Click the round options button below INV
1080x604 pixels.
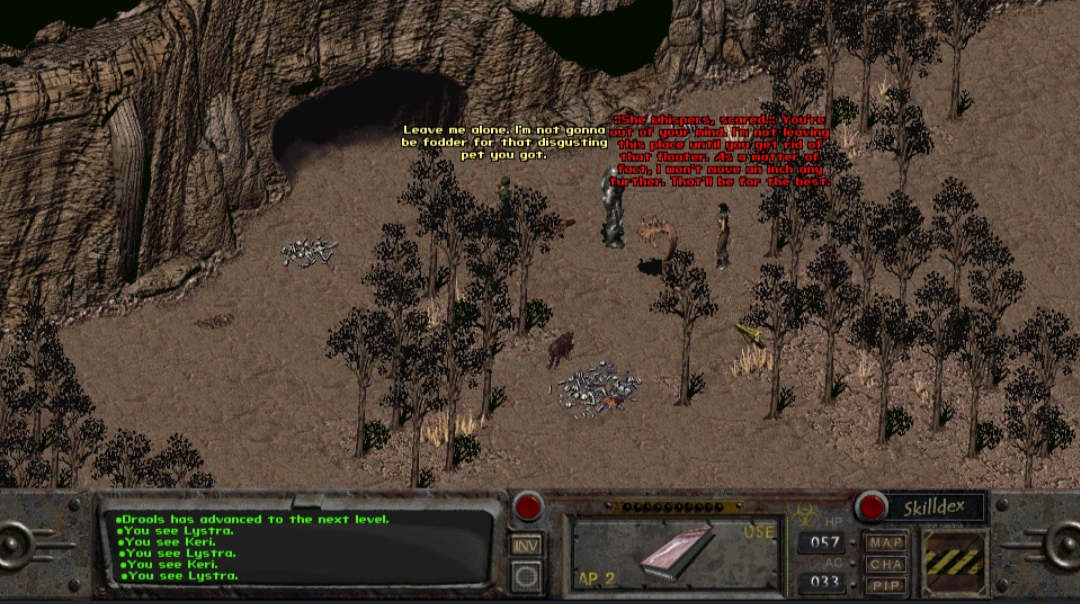click(527, 576)
